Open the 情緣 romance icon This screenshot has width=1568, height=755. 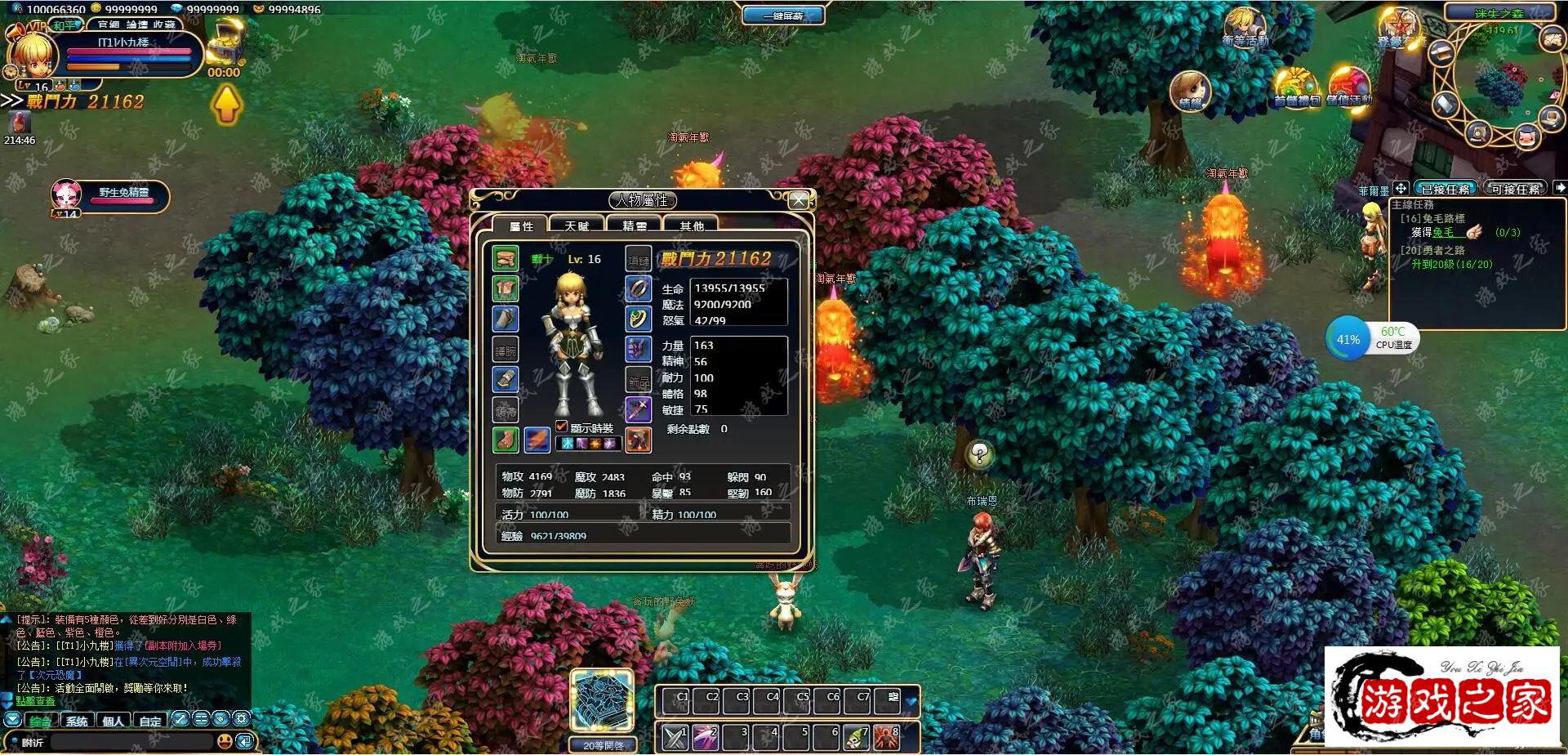1190,92
